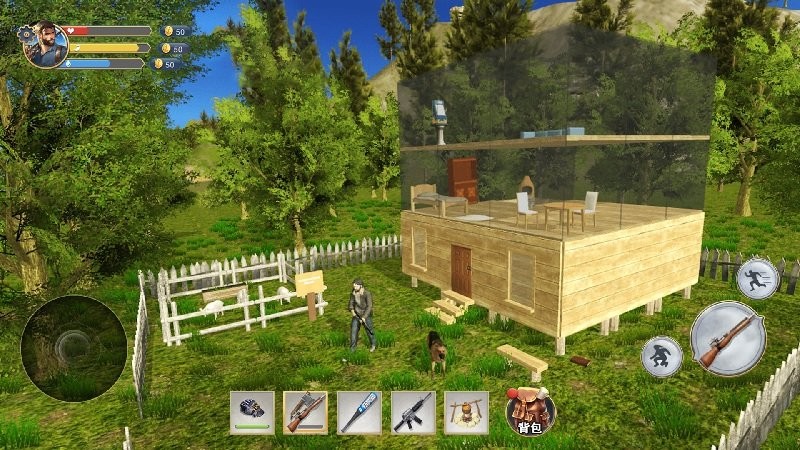The height and width of the screenshot is (450, 800).
Task: Select the armored glove hotbar slot
Action: [252, 411]
